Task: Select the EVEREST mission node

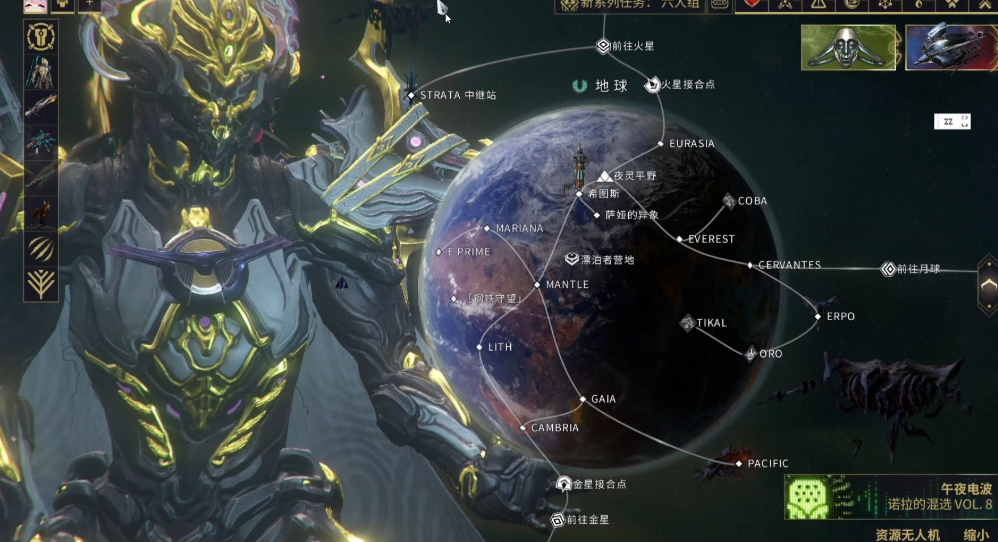Action: [x=679, y=240]
